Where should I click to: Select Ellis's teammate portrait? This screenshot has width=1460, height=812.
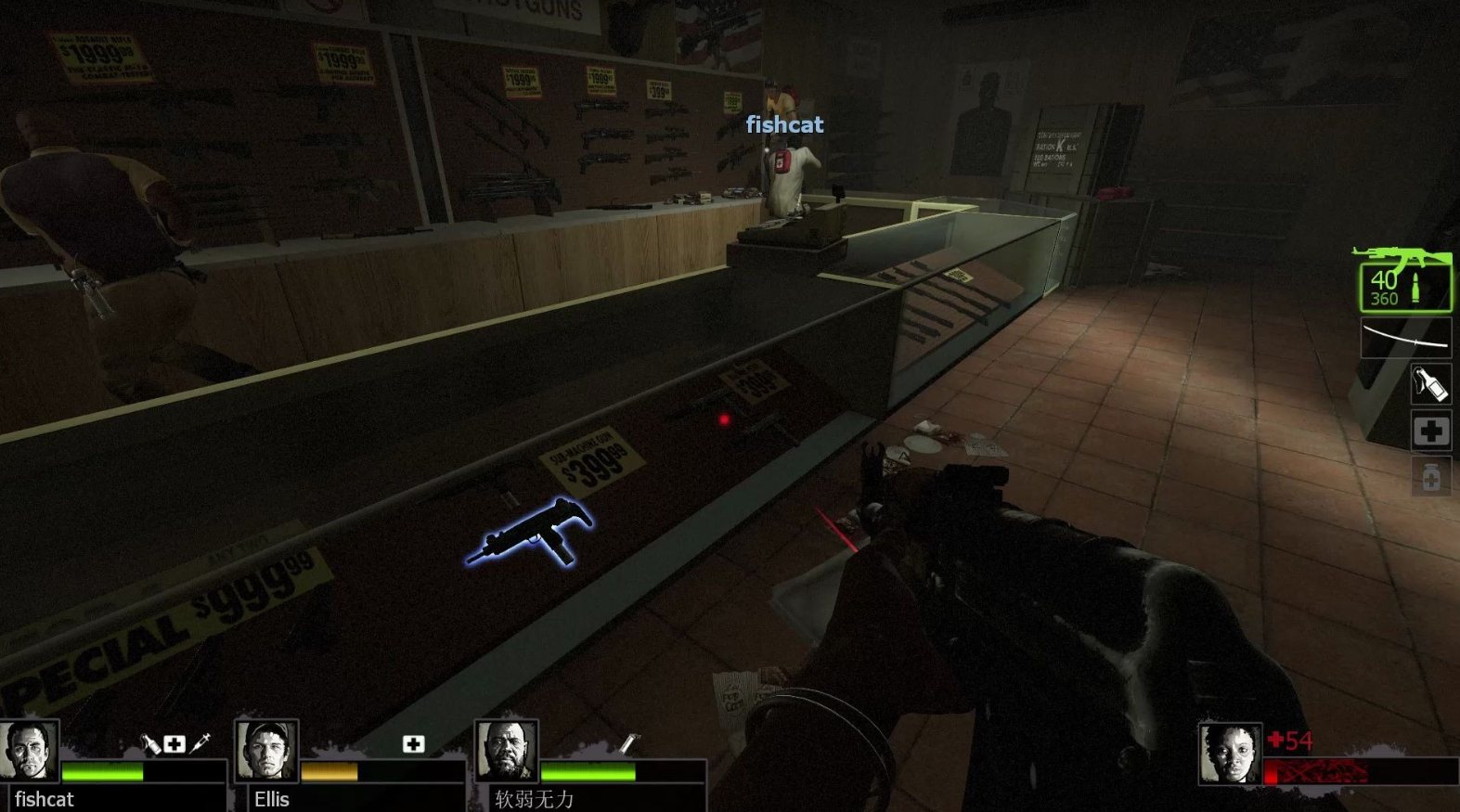[x=266, y=750]
